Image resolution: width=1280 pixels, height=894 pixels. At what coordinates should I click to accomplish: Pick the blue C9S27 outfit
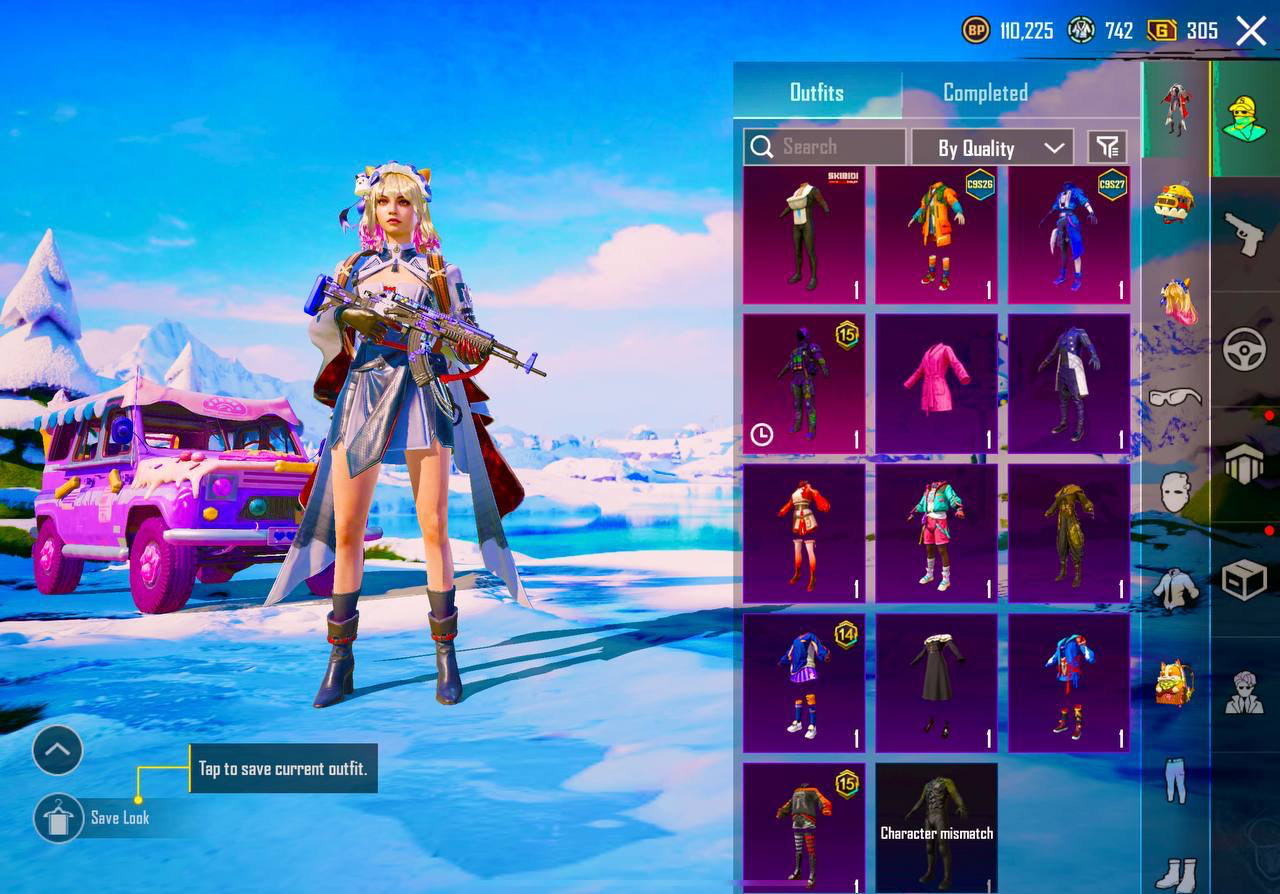[1068, 236]
